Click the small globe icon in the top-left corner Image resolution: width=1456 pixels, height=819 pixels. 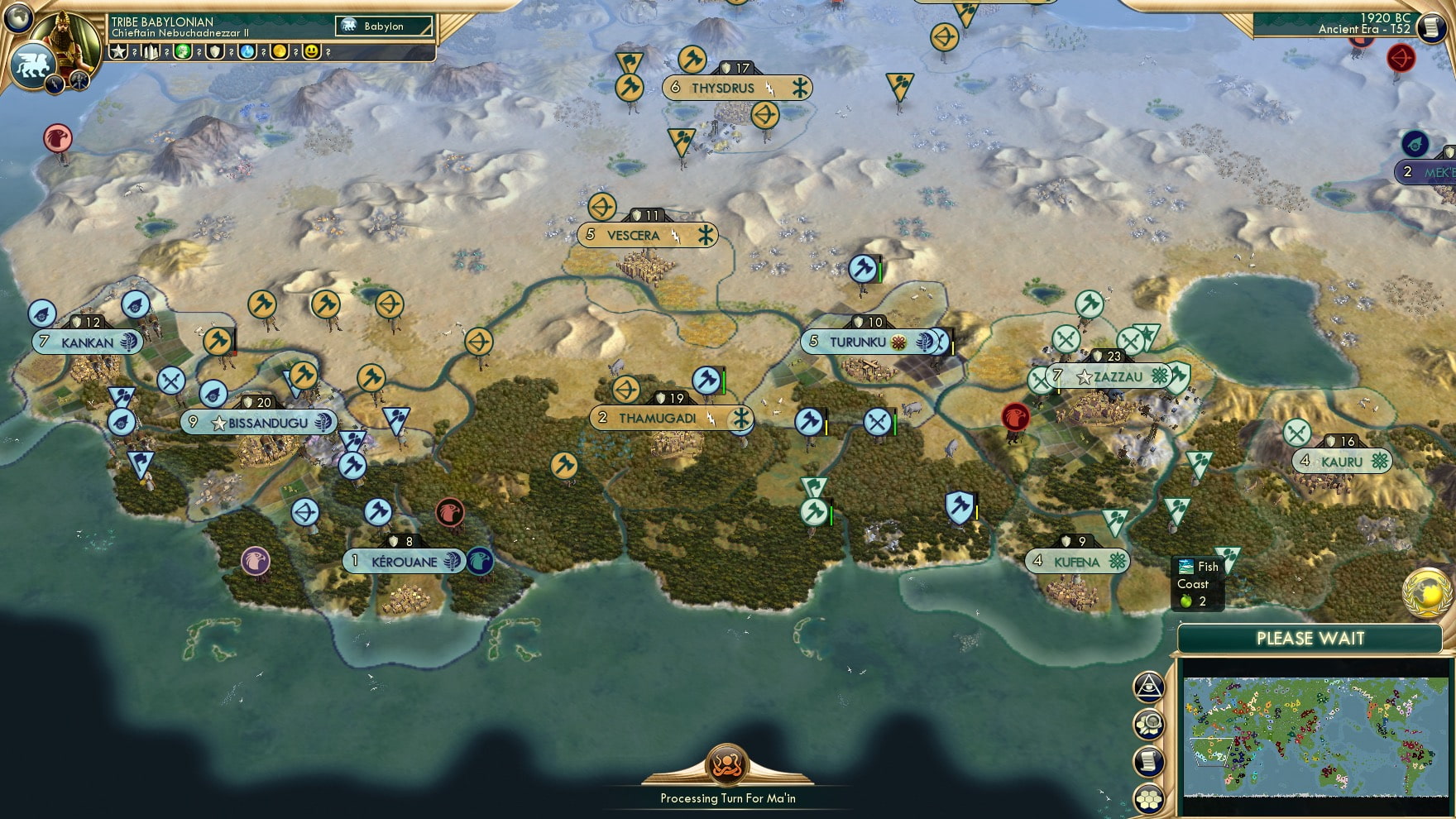coord(17,17)
